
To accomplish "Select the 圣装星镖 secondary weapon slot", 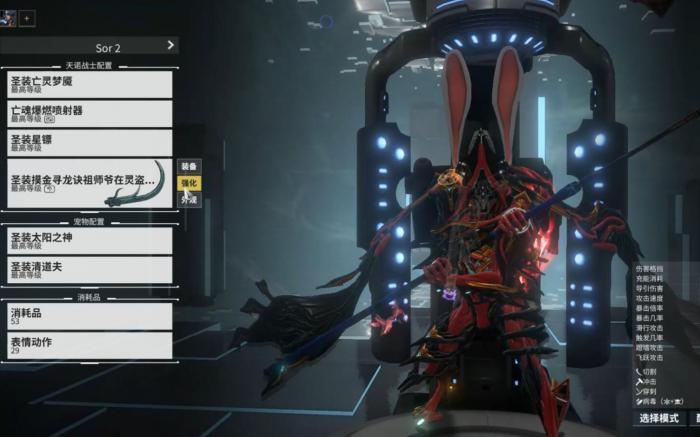I will click(90, 143).
